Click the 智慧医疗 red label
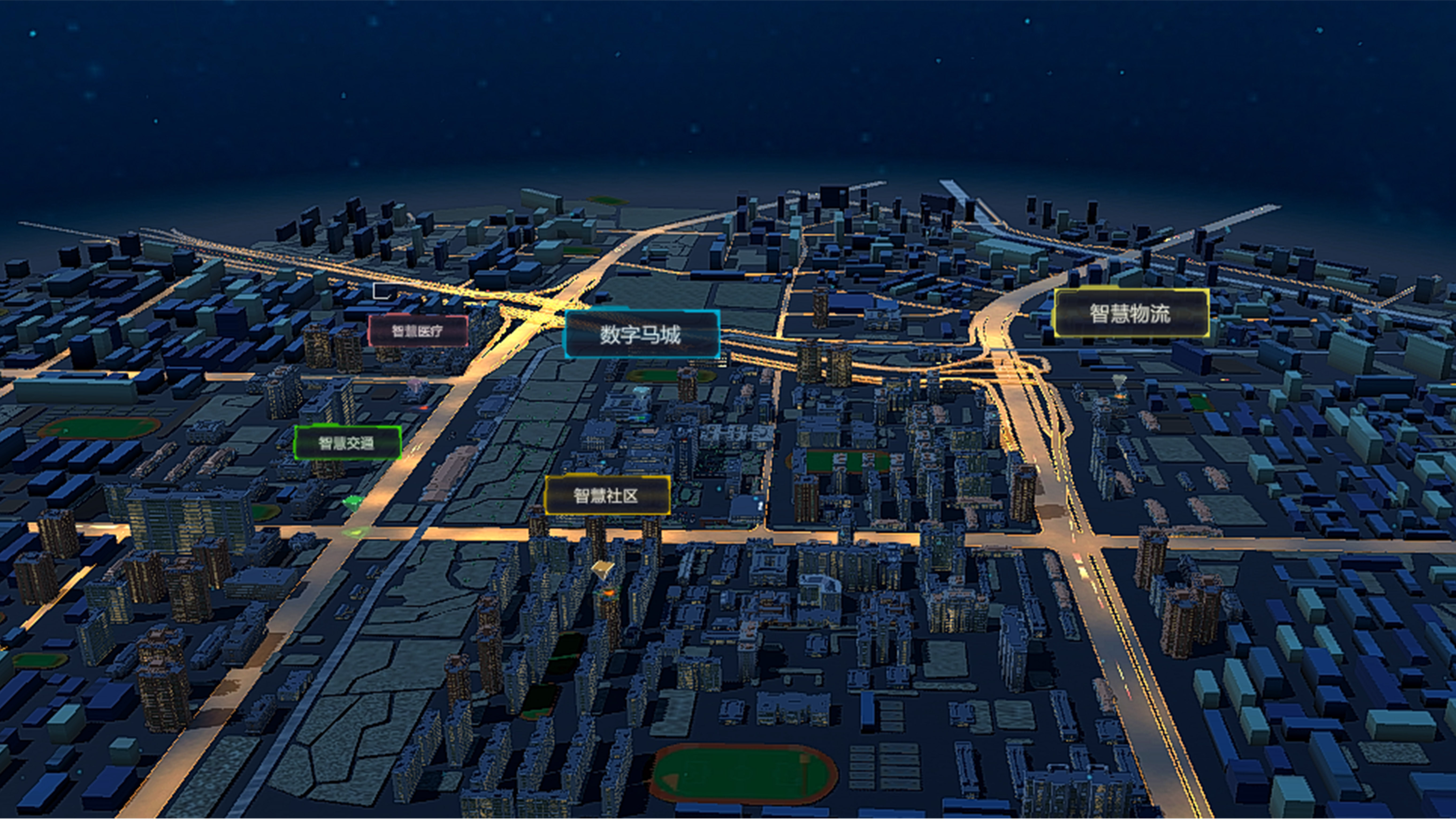Viewport: 1456px width, 819px height. [x=418, y=331]
